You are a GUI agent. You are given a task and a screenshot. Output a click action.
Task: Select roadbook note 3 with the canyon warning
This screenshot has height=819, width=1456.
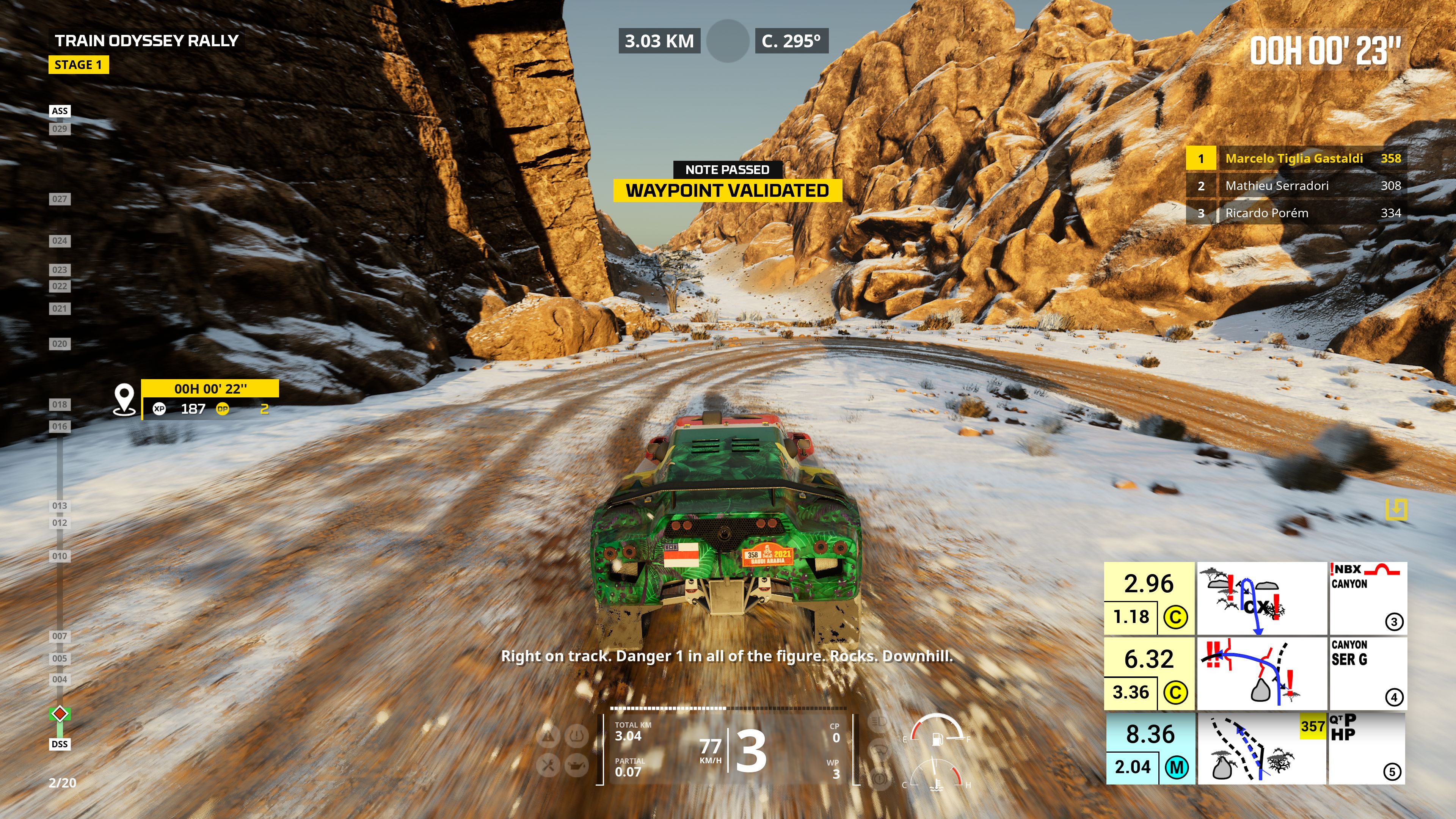[x=1255, y=599]
